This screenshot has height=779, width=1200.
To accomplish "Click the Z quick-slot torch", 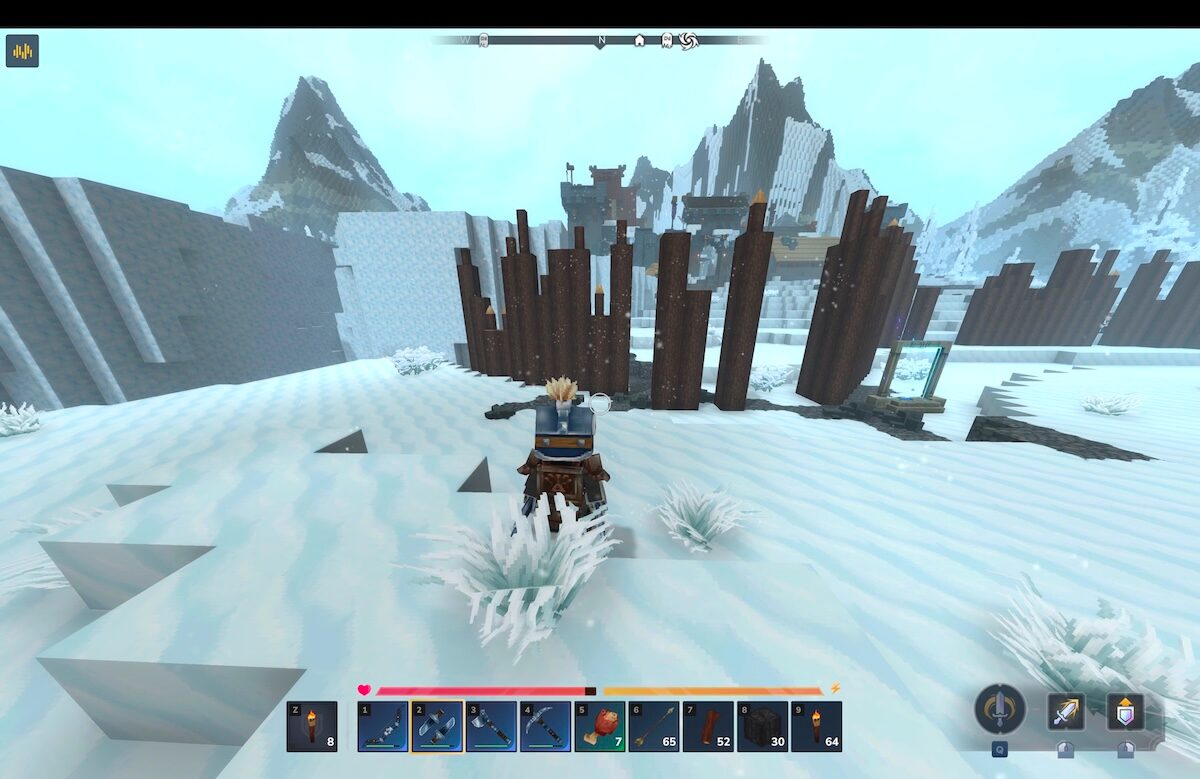I will tap(311, 726).
